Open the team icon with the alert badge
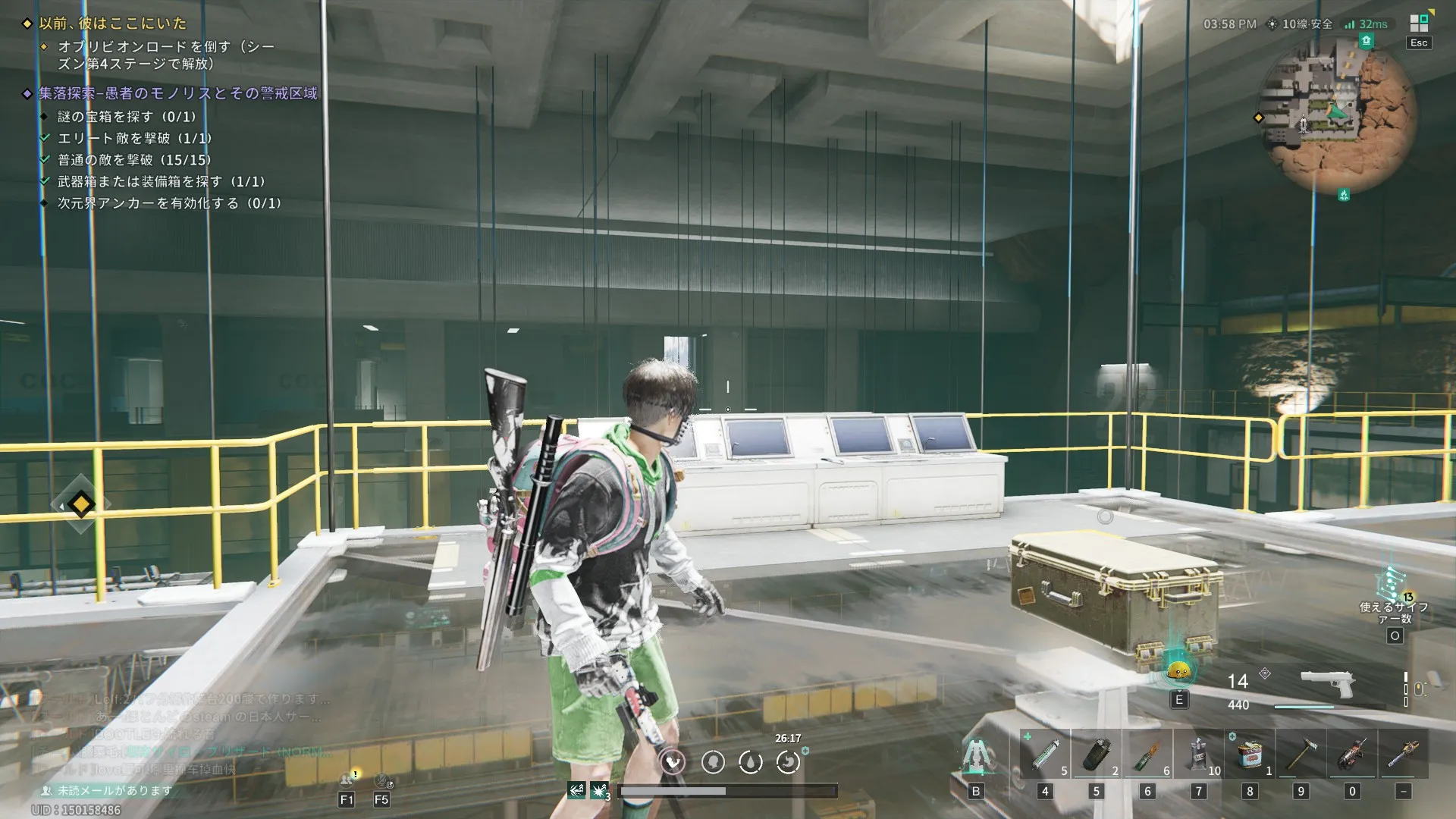The image size is (1456, 819). 347,780
